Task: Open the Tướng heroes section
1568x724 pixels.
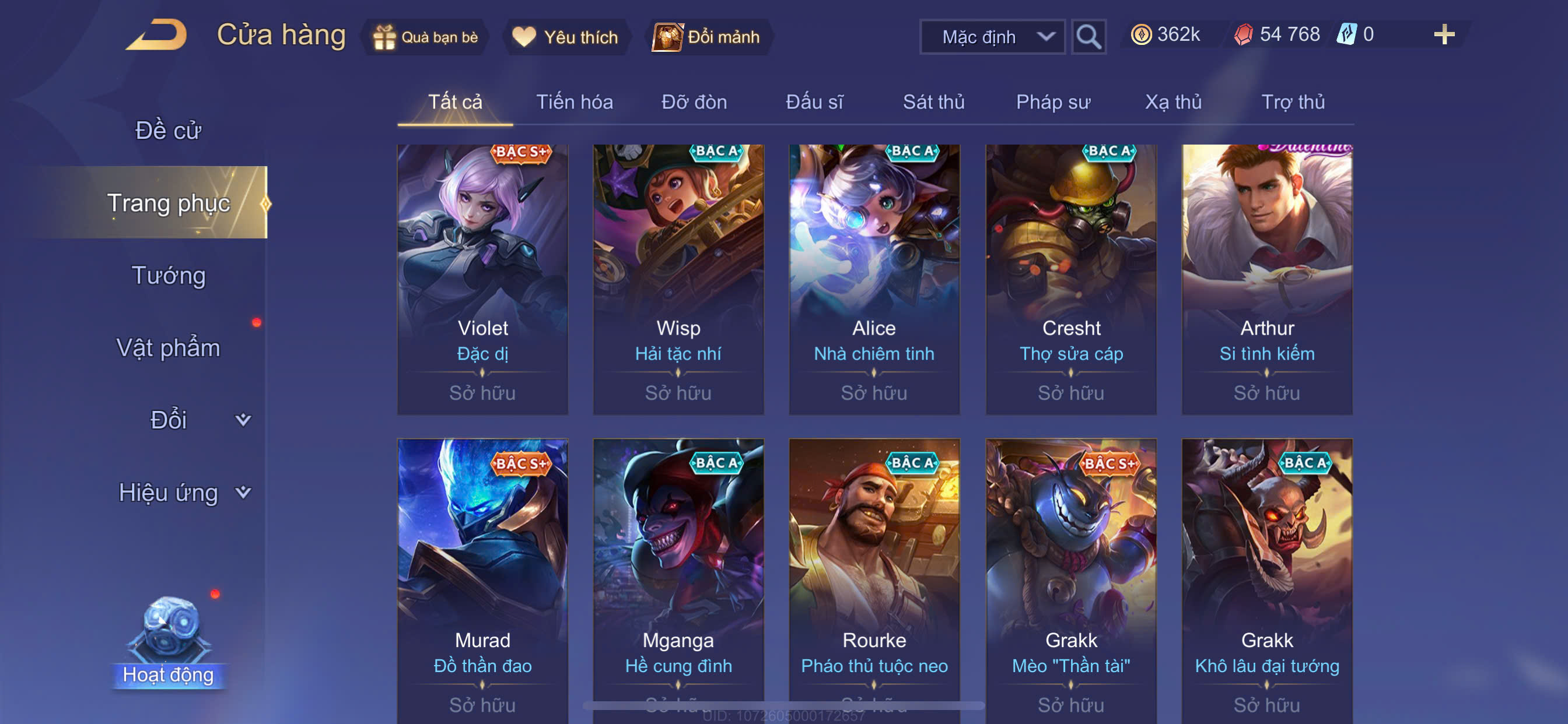Action: [169, 276]
